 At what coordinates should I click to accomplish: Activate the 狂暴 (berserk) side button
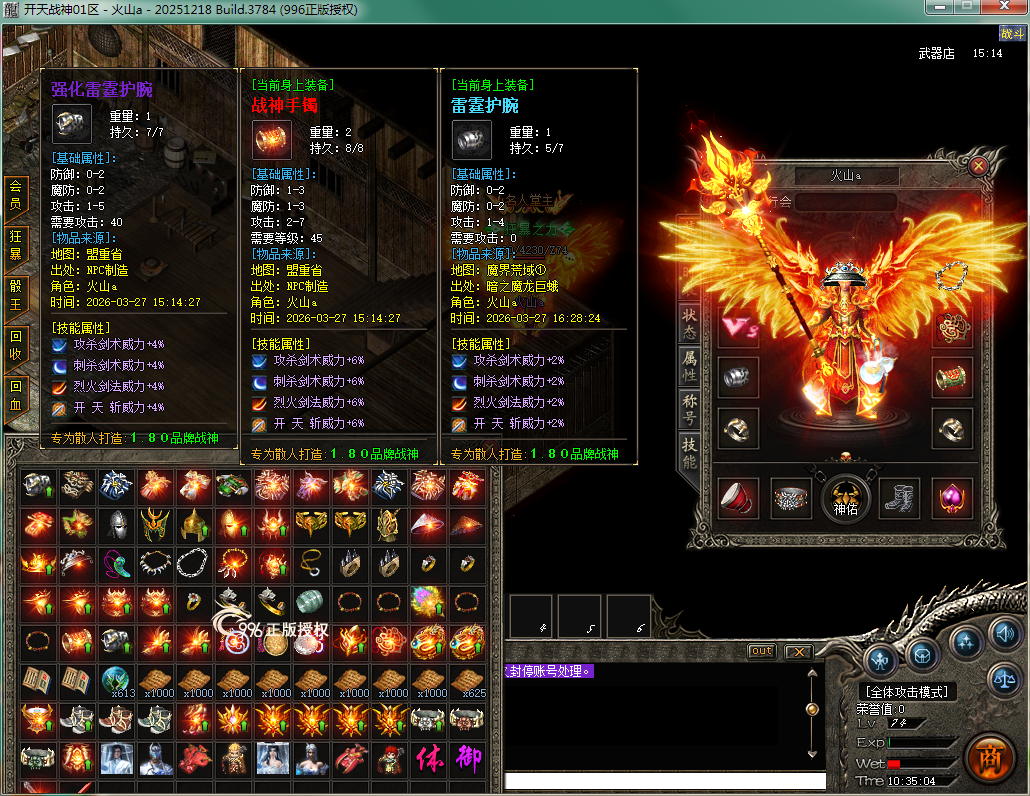click(x=16, y=245)
